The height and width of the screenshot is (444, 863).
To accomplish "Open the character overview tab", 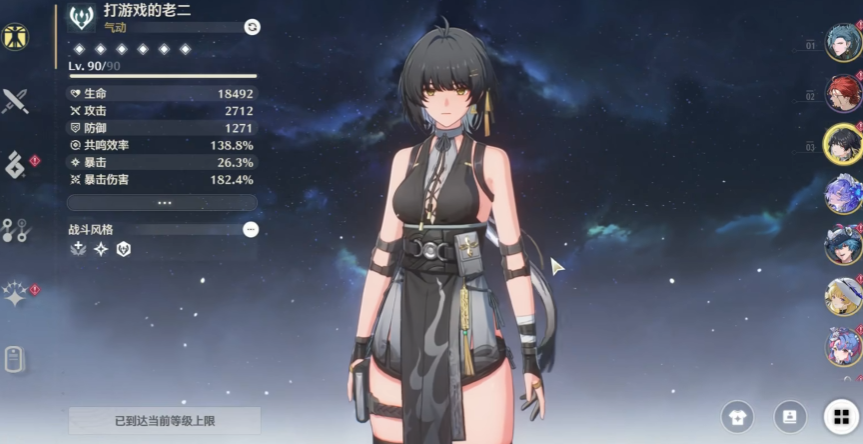I will 15,38.
